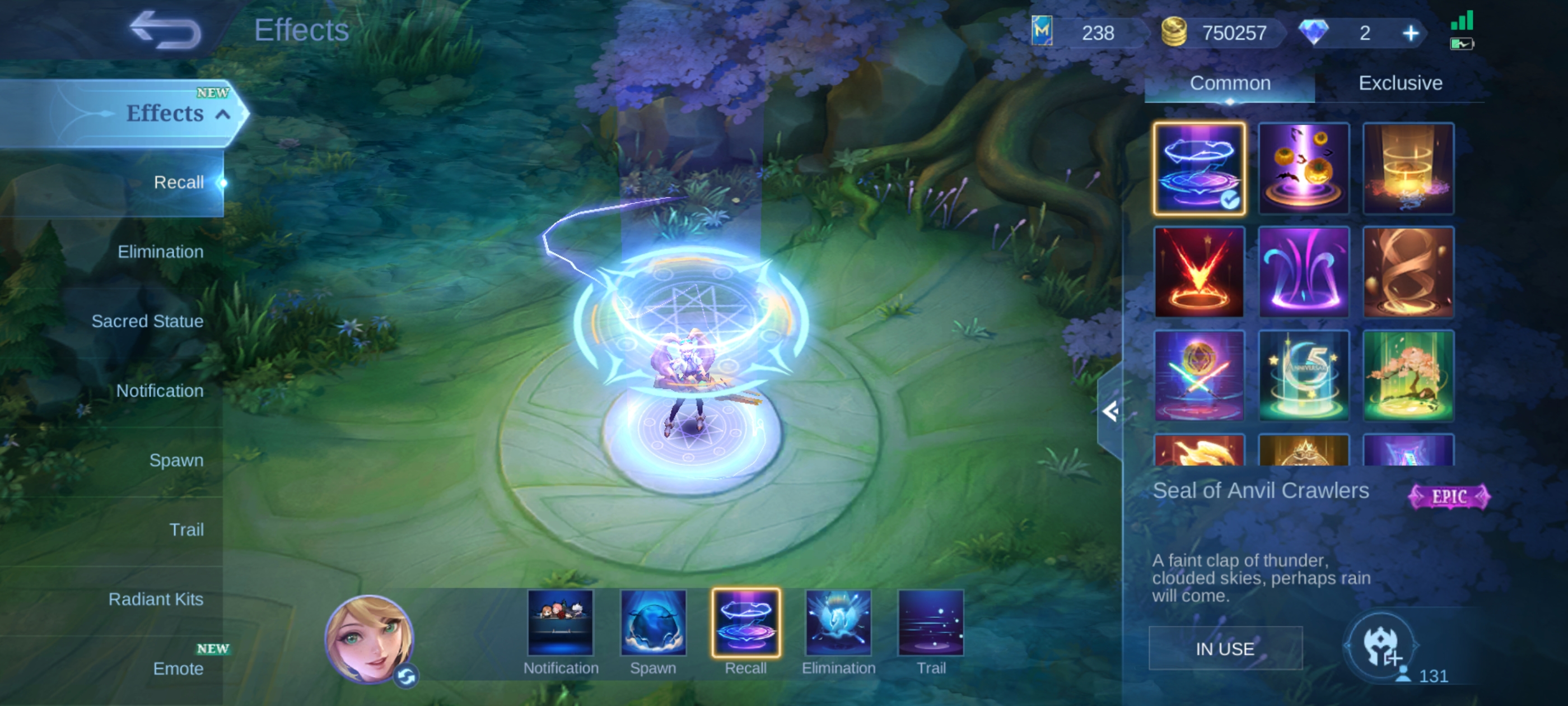Select the Common tab
1568x706 pixels.
(1230, 83)
